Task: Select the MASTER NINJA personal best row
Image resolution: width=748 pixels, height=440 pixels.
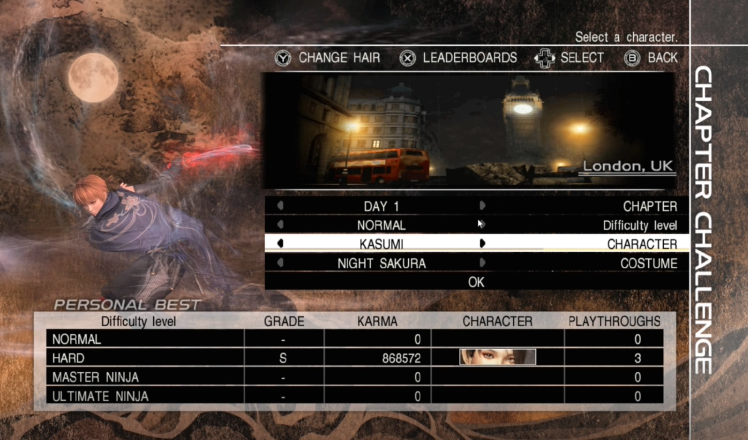Action: pos(354,376)
